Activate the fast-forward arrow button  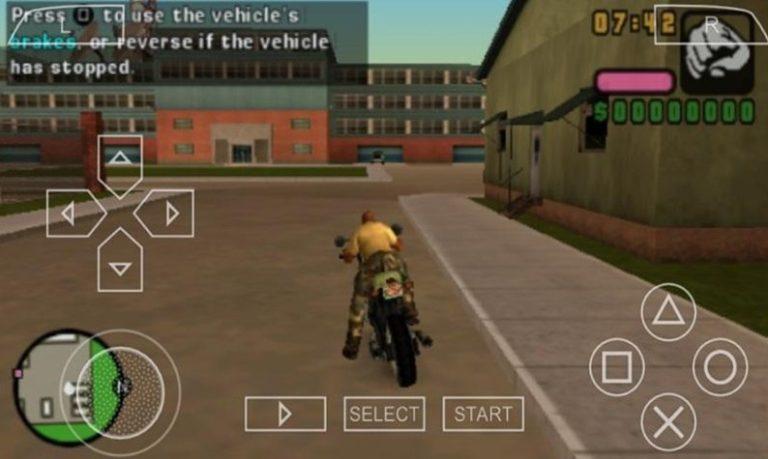click(x=285, y=414)
